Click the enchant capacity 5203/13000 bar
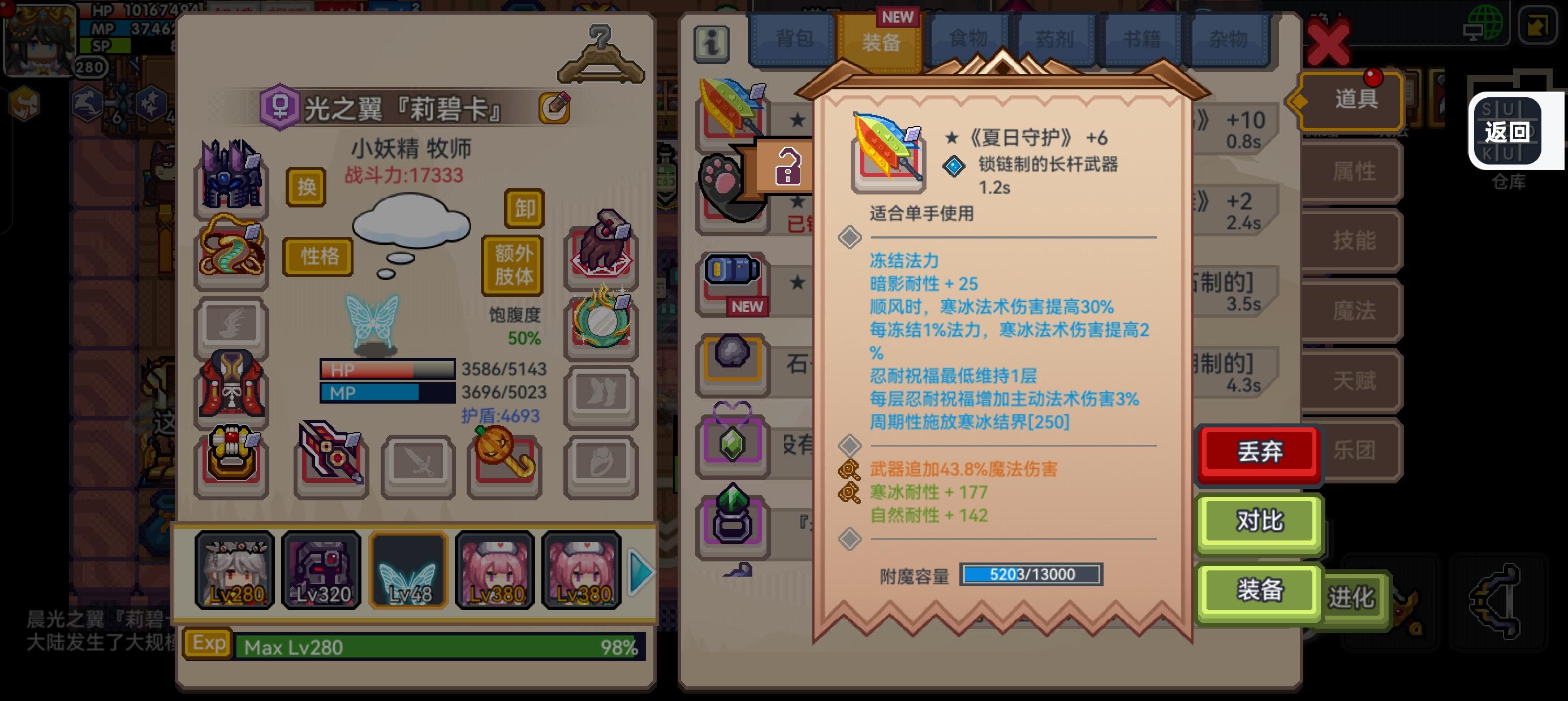 coord(1032,573)
